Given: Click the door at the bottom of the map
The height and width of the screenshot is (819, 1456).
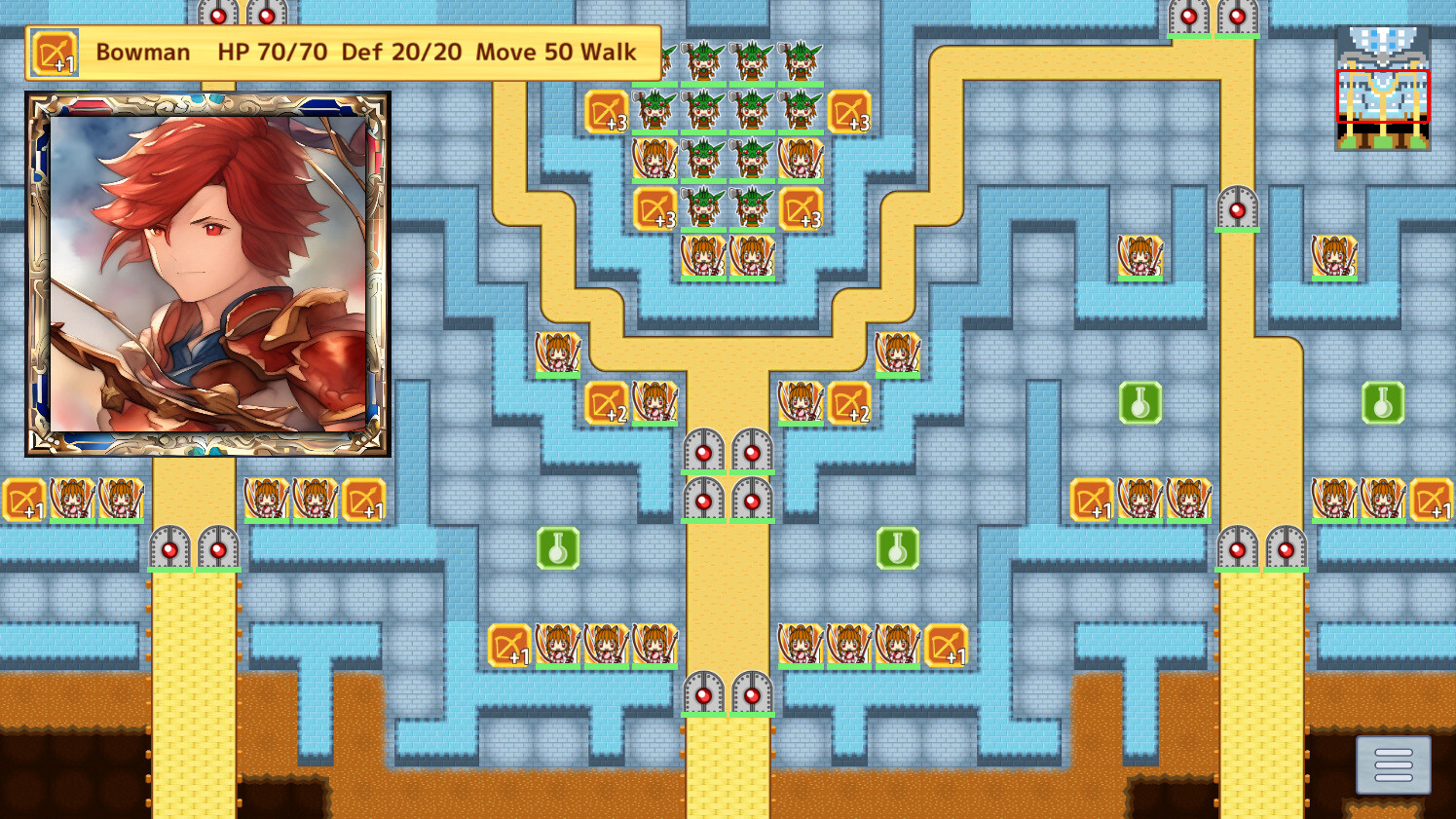Looking at the screenshot, I should tap(704, 695).
